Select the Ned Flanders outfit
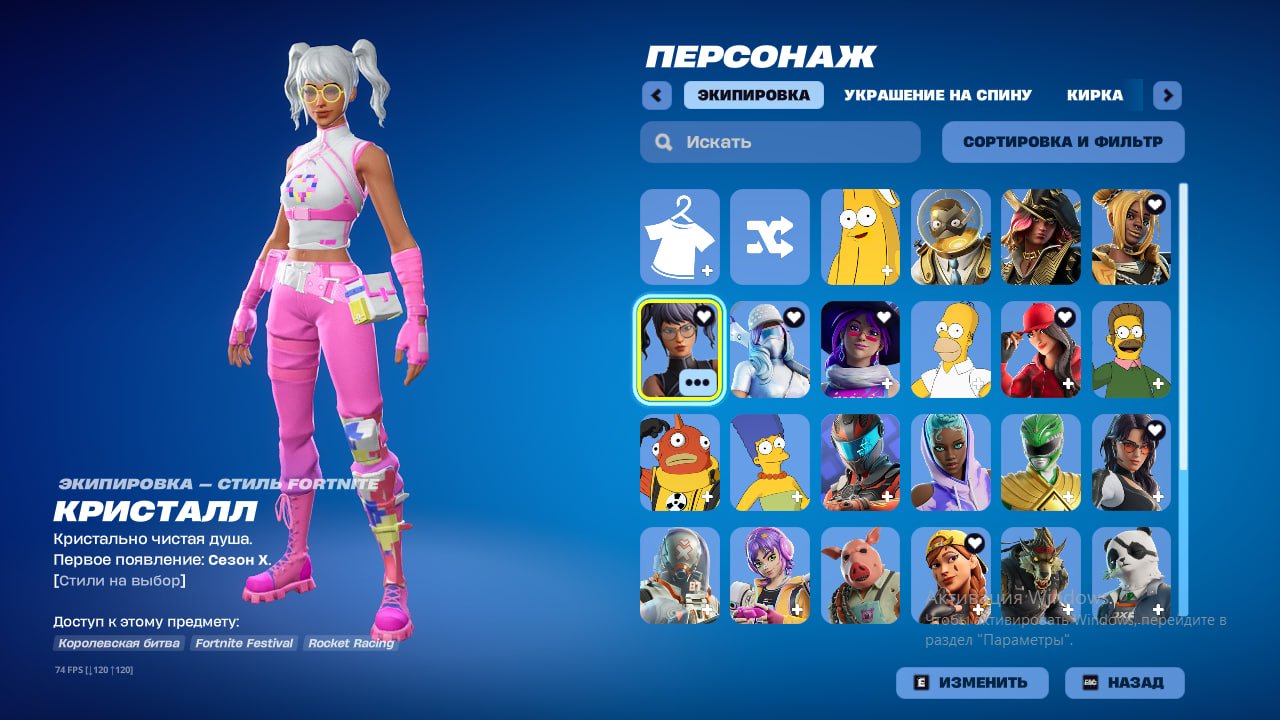The image size is (1280, 720). point(1130,350)
